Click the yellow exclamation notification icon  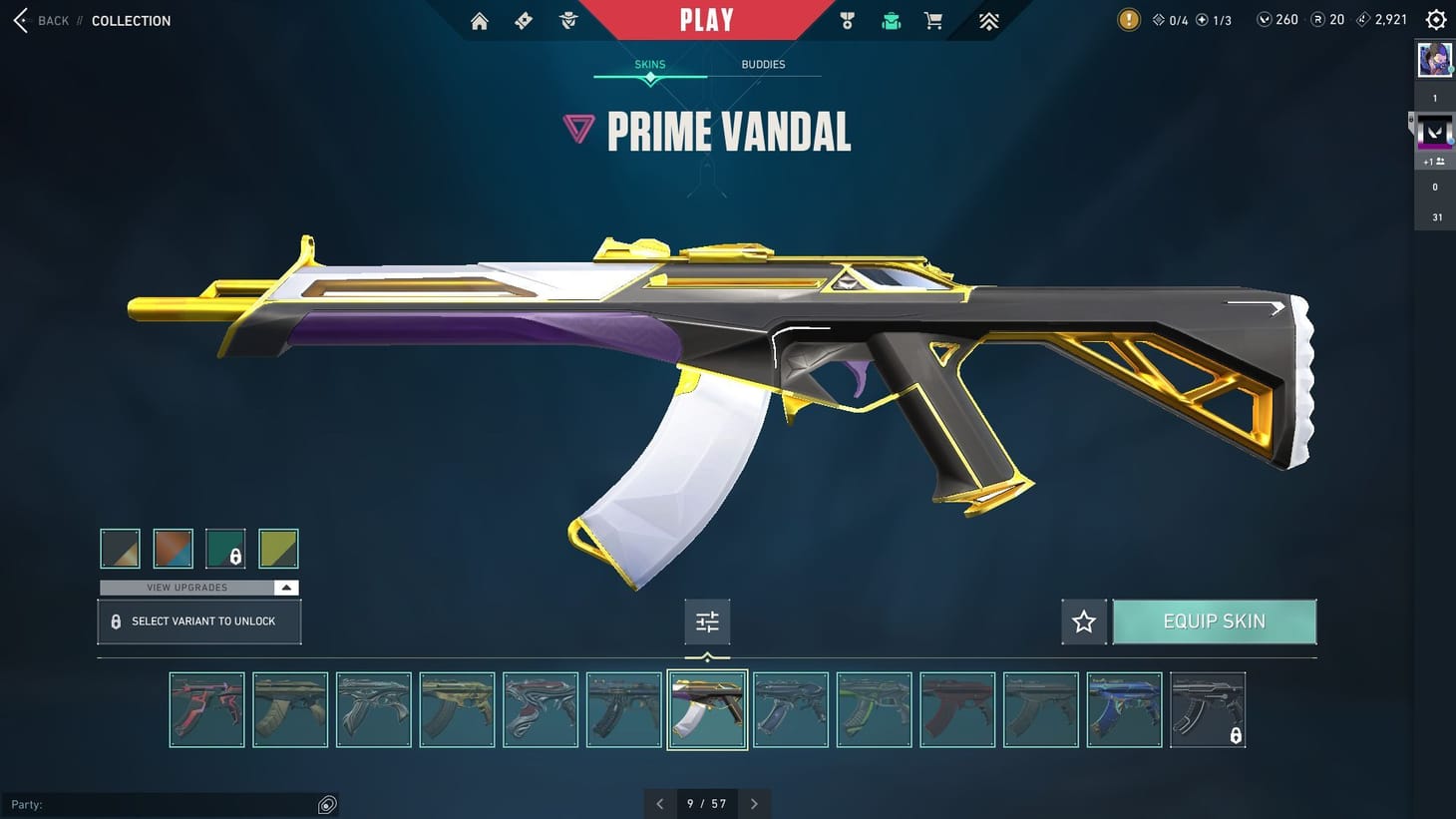tap(1128, 19)
